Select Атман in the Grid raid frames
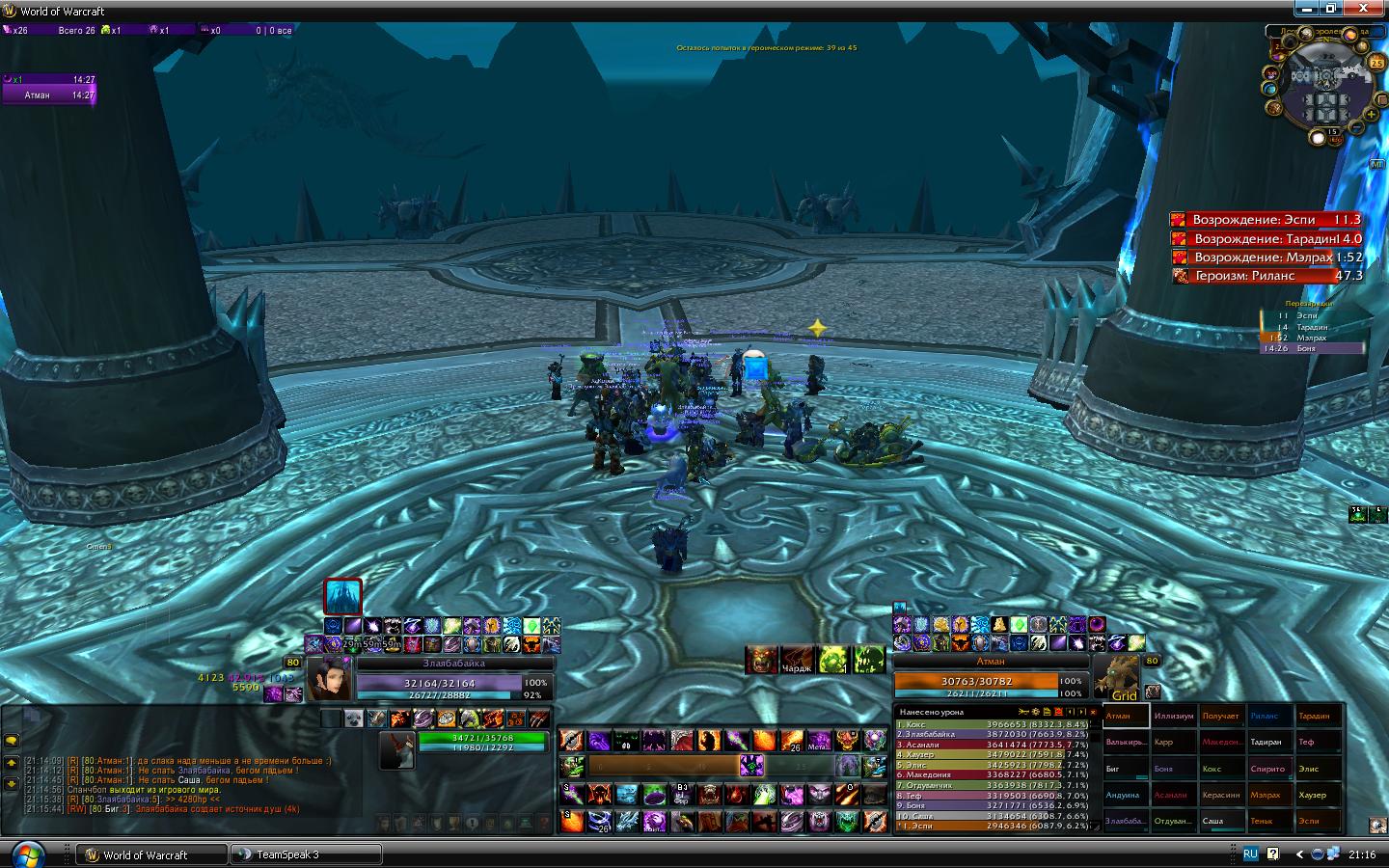Screen dimensions: 1389x868 (1126, 716)
